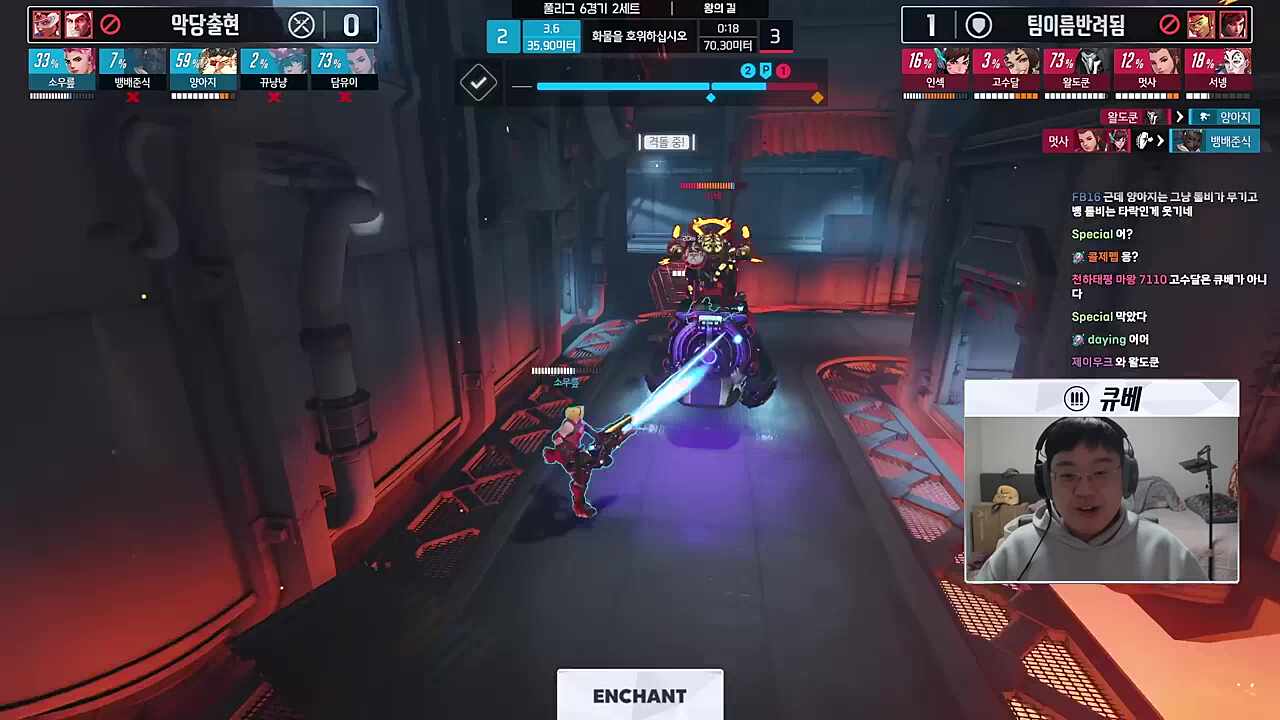
Task: Click daying's chat message
Action: coord(1110,339)
